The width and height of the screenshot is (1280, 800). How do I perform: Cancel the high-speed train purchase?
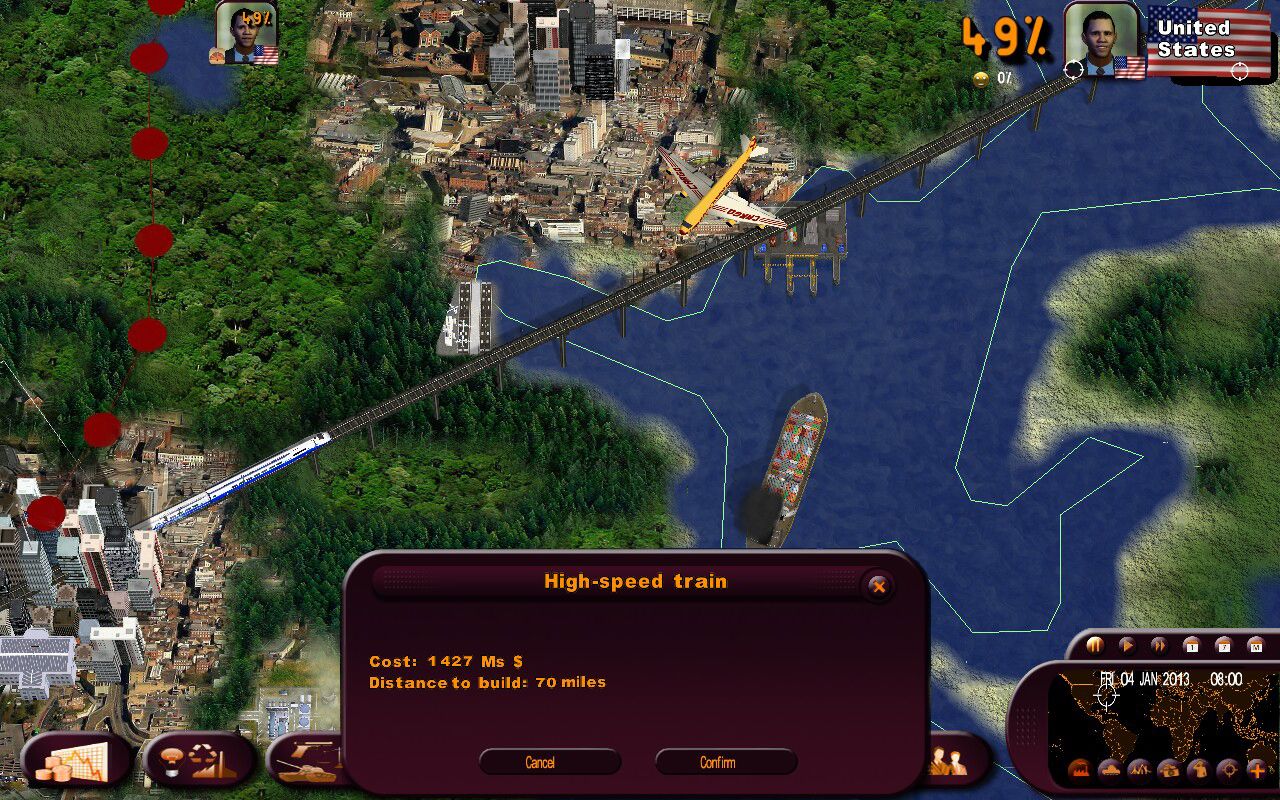point(540,762)
